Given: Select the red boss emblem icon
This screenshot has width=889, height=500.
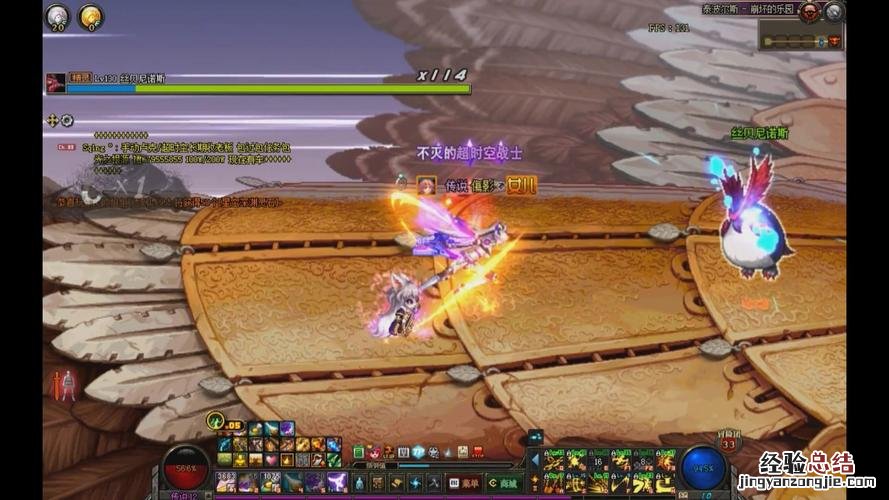Looking at the screenshot, I should [x=809, y=12].
